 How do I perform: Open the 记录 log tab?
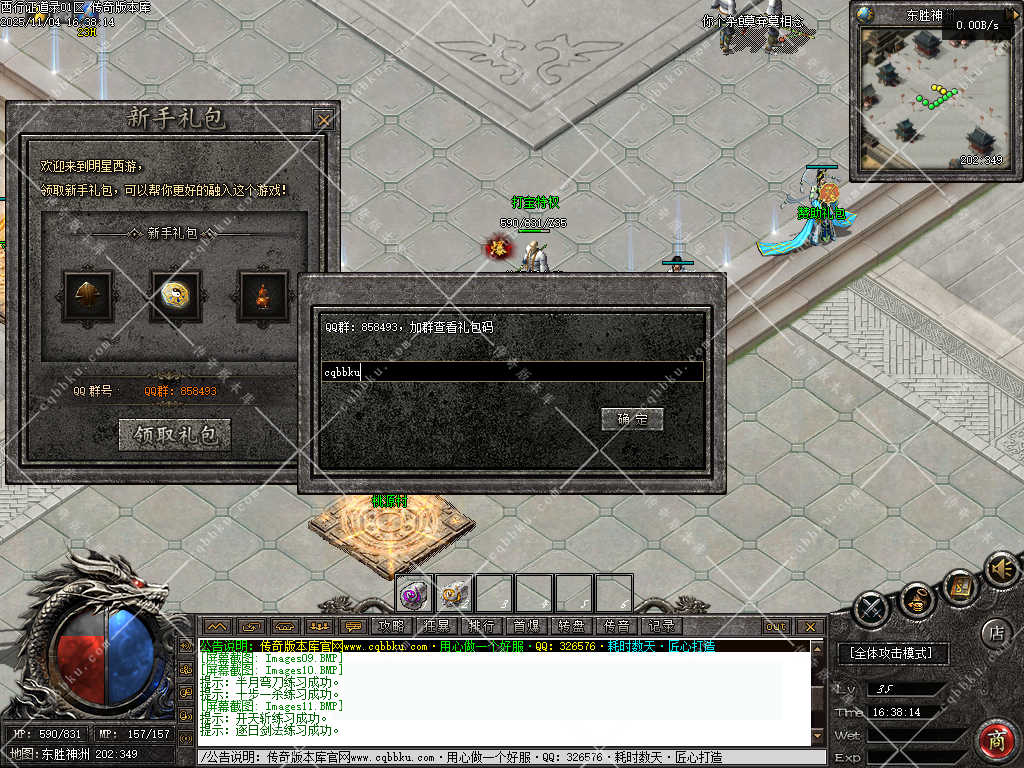click(660, 626)
